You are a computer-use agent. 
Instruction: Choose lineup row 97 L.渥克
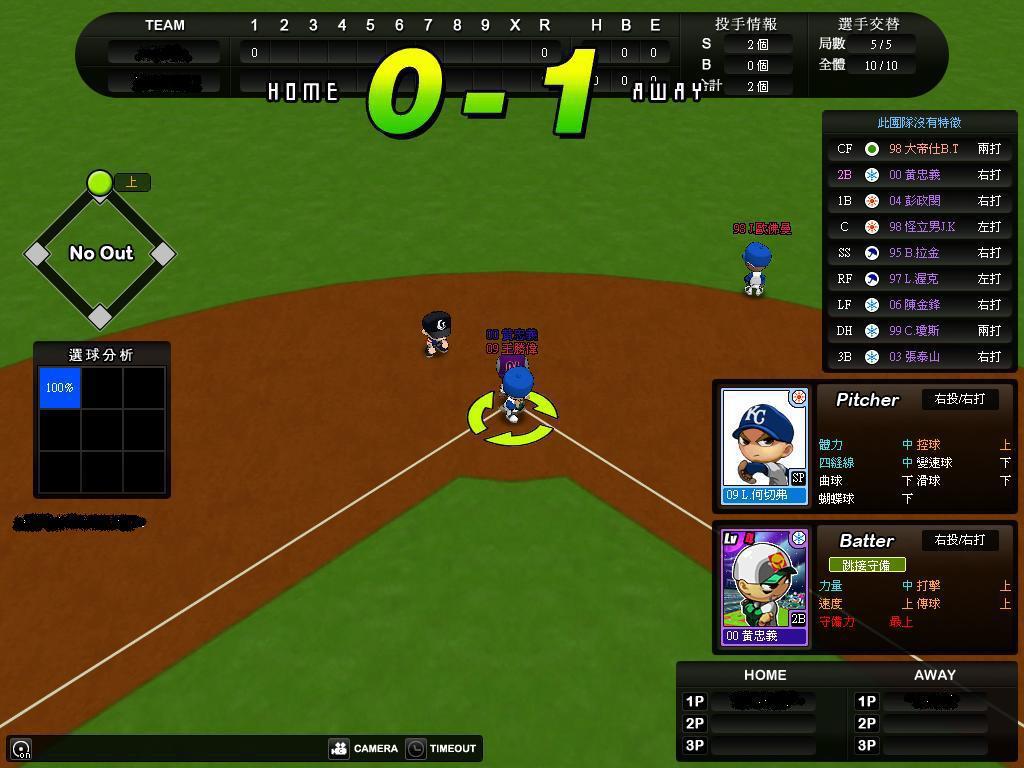pos(920,279)
